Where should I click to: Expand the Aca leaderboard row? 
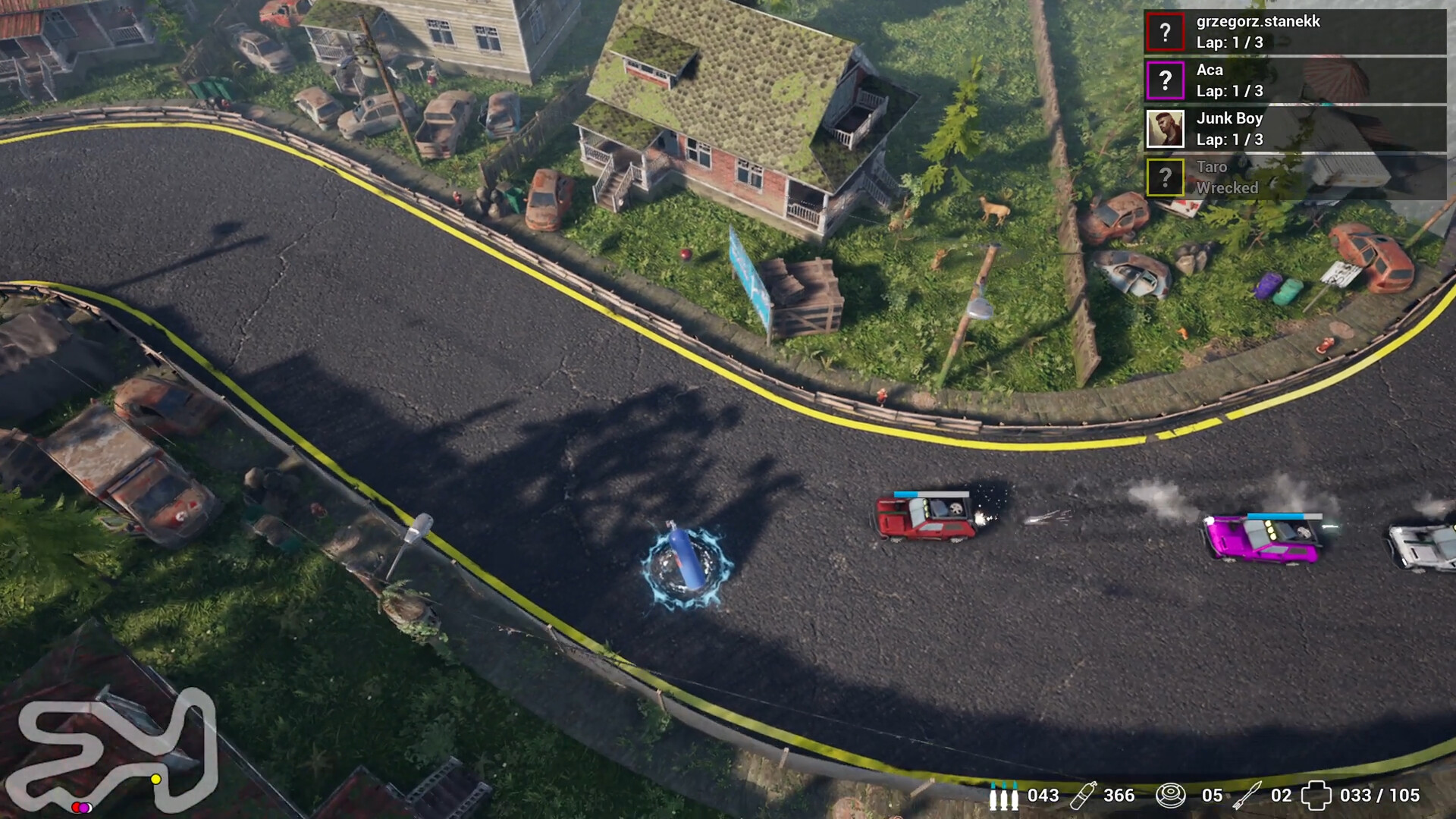point(1289,80)
